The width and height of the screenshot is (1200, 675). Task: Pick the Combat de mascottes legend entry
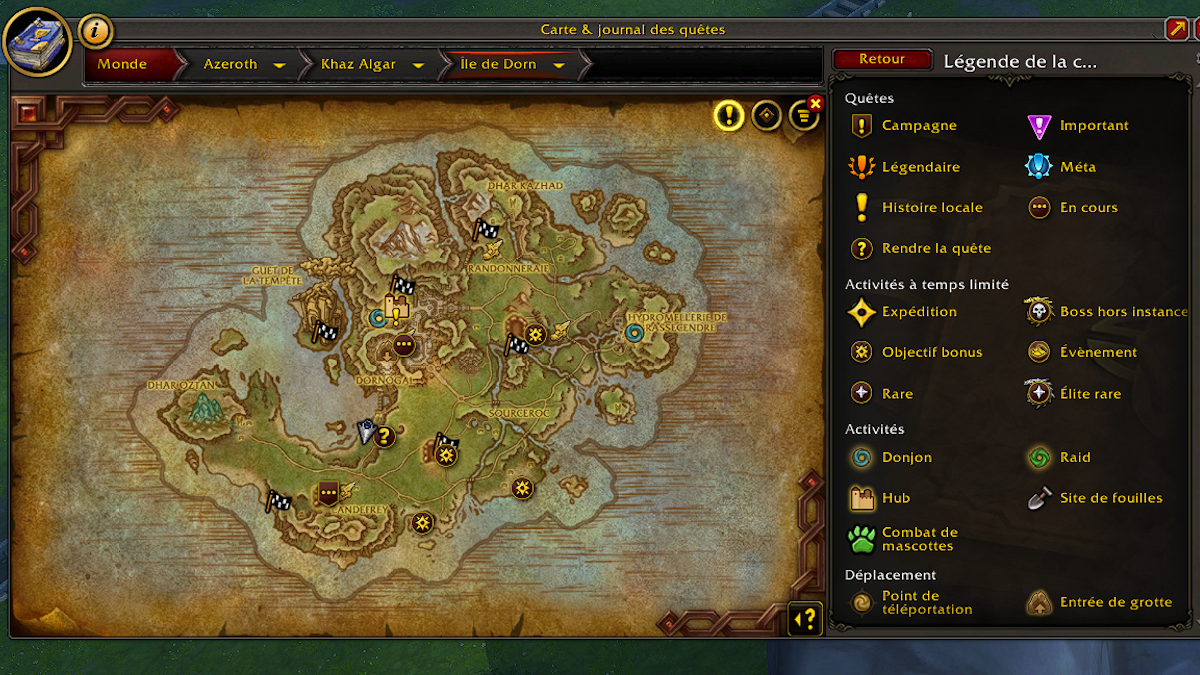[919, 540]
